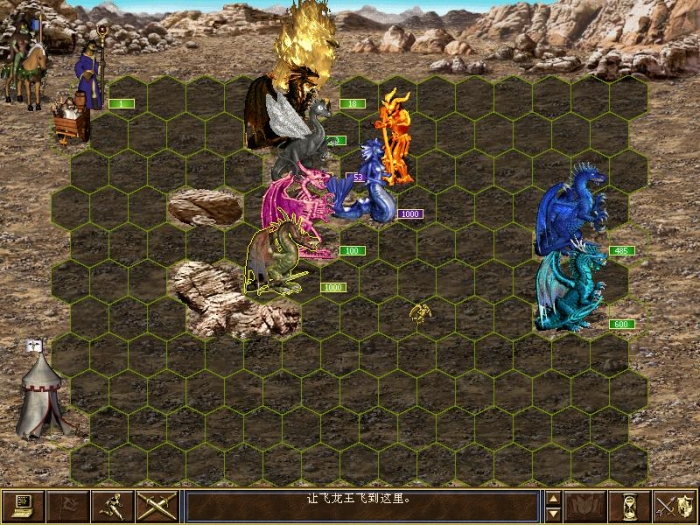Select the highlighted green dragon stack

(x=277, y=260)
